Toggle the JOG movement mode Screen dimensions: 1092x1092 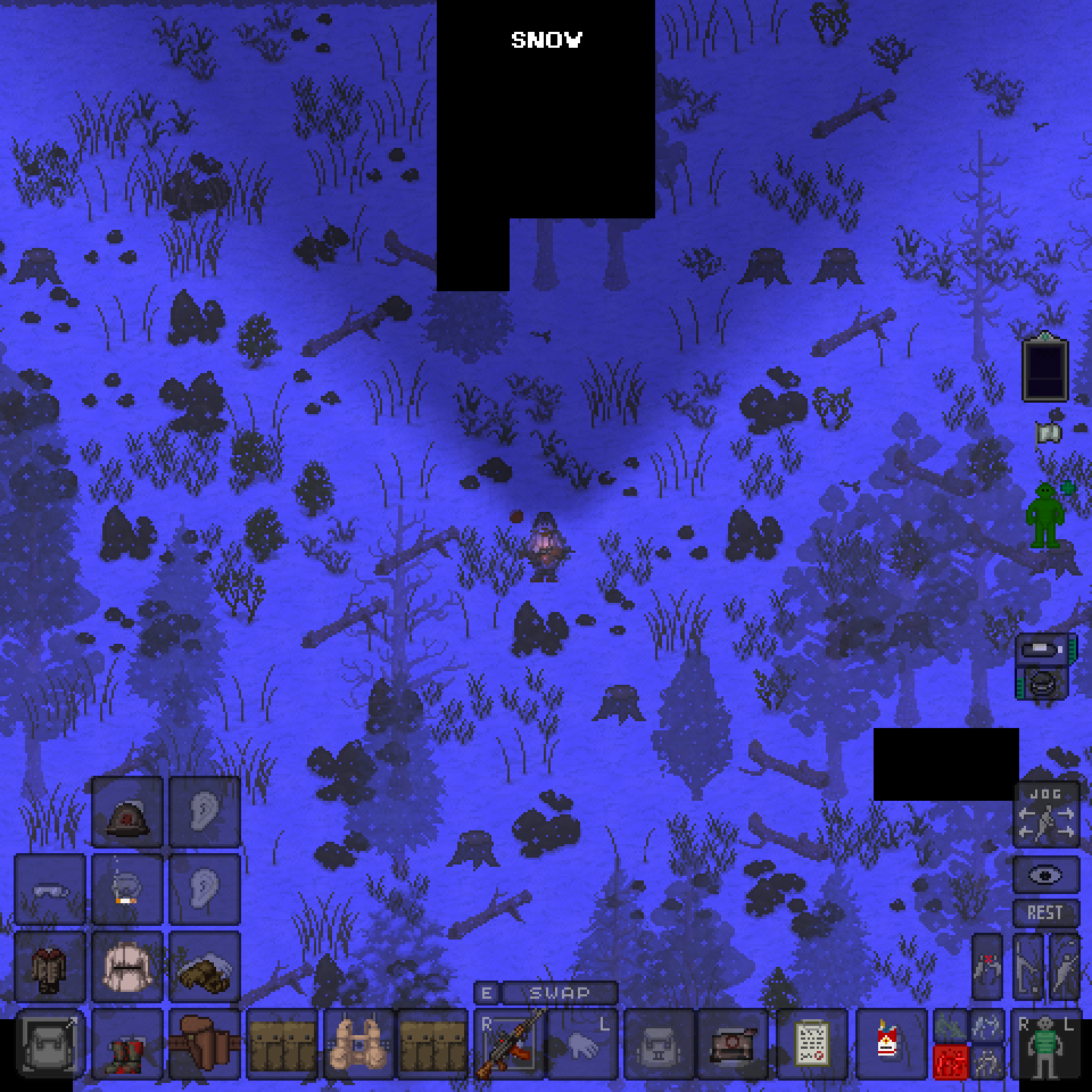click(x=1046, y=815)
